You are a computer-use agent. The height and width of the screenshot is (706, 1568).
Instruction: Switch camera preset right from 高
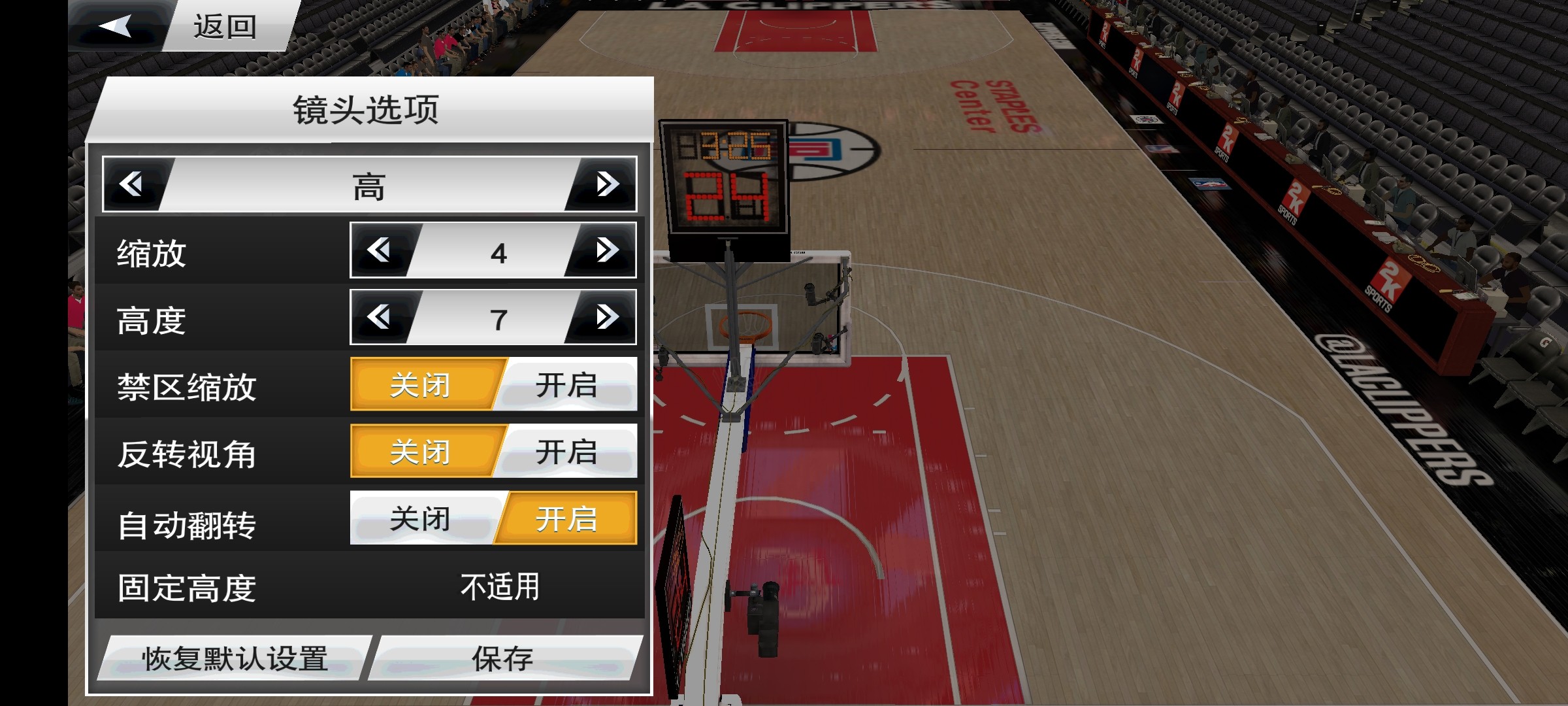pyautogui.click(x=606, y=184)
